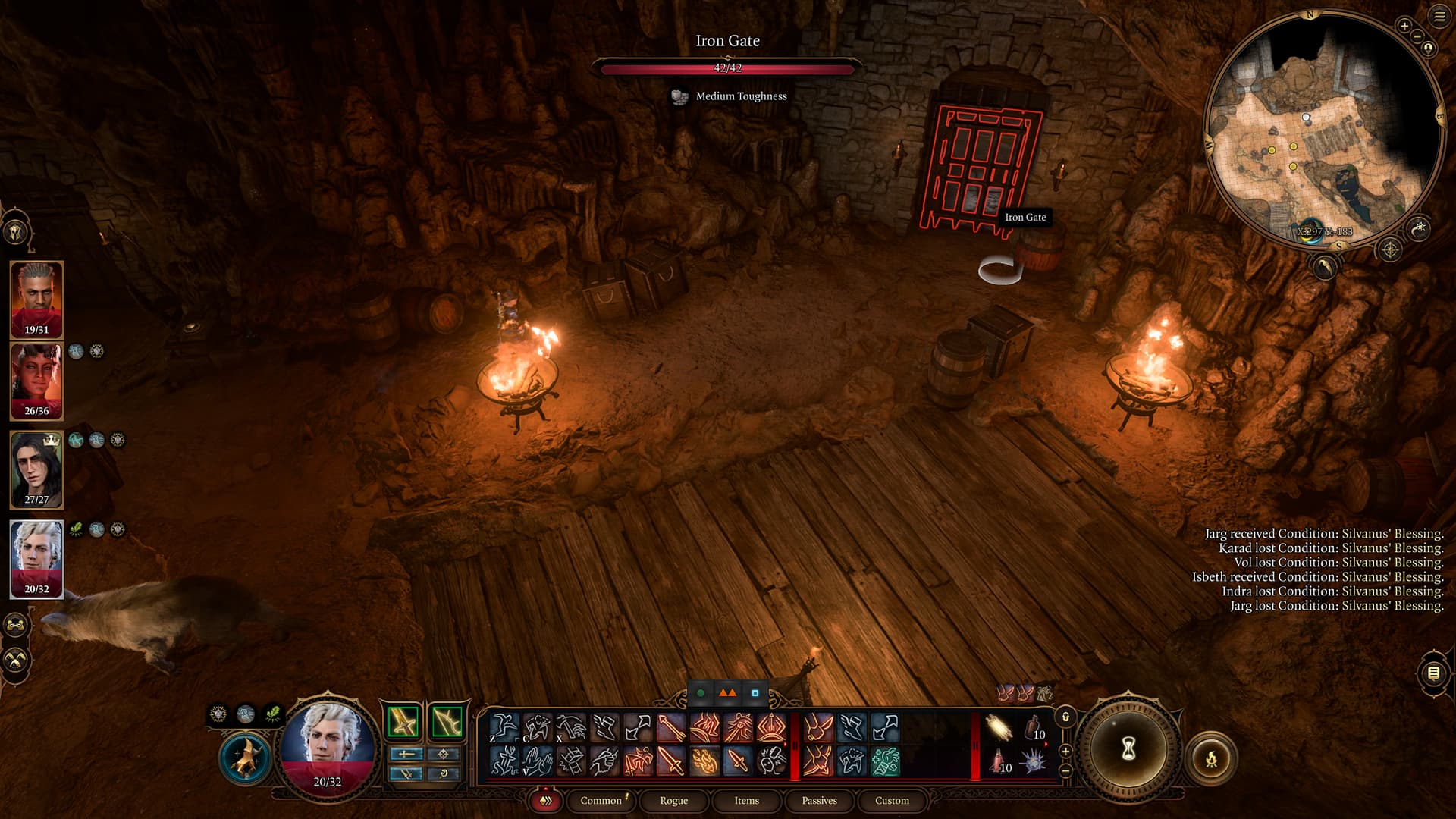1456x819 pixels.
Task: Open the combat log button
Action: (x=1433, y=673)
